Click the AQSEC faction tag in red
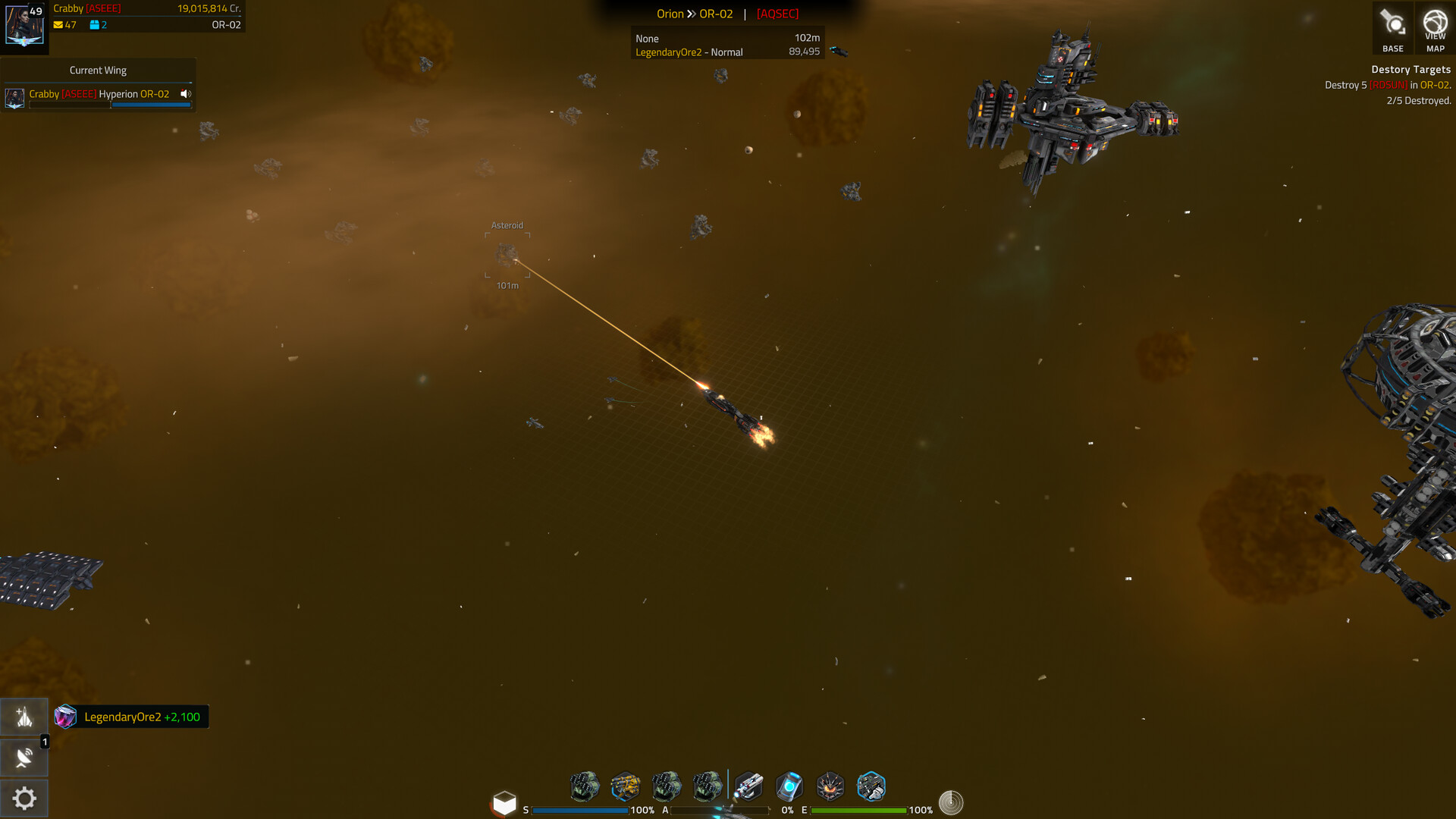 pyautogui.click(x=776, y=14)
